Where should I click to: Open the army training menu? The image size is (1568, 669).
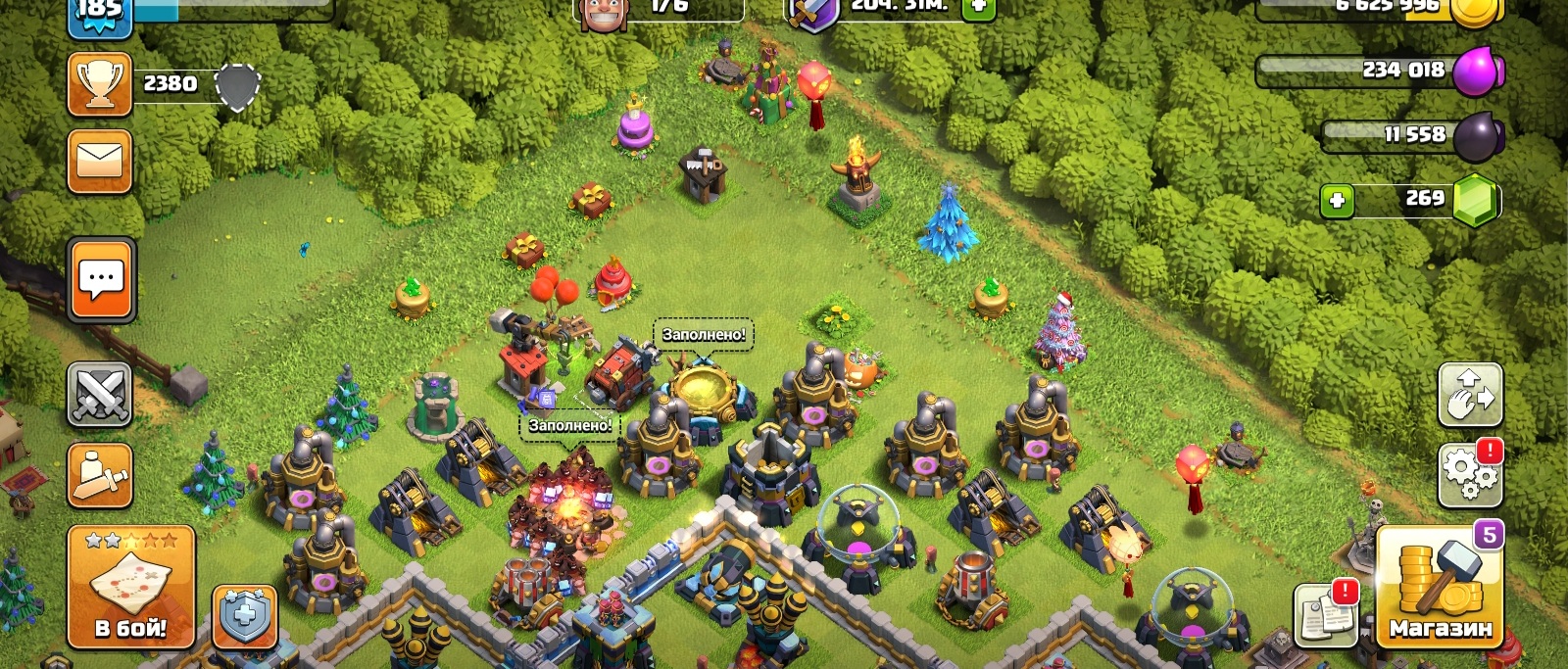[100, 475]
